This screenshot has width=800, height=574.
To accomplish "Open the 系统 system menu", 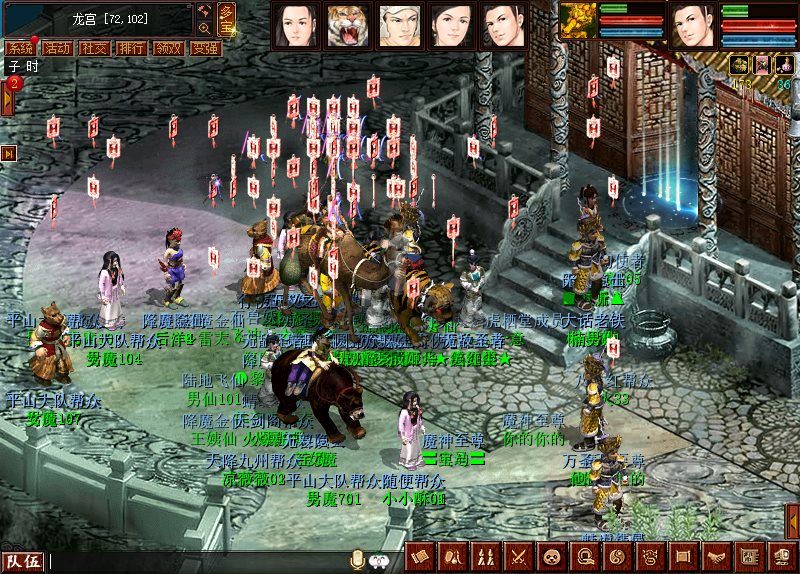I will 20,47.
